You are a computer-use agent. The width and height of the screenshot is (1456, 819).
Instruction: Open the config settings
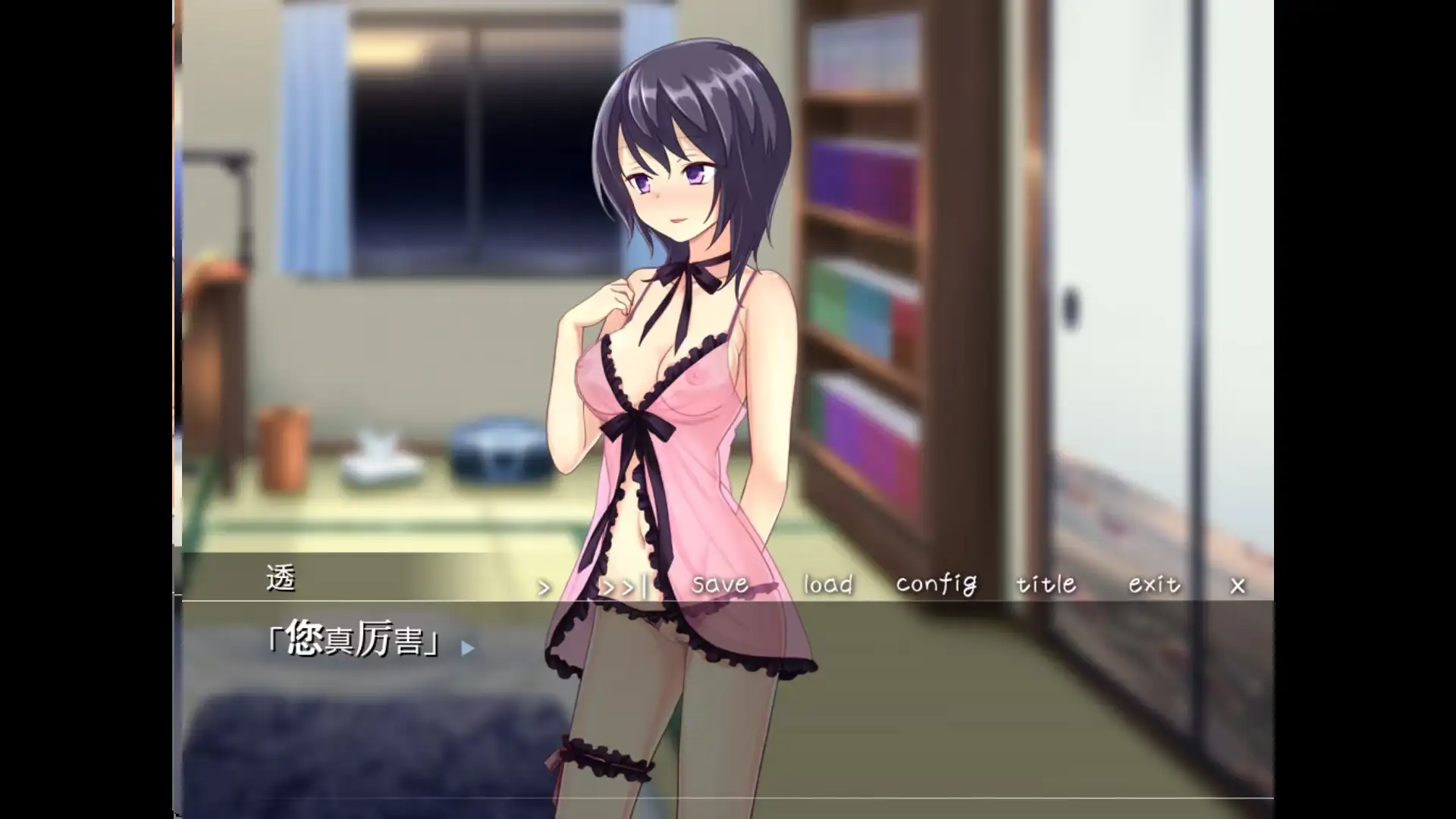(936, 584)
